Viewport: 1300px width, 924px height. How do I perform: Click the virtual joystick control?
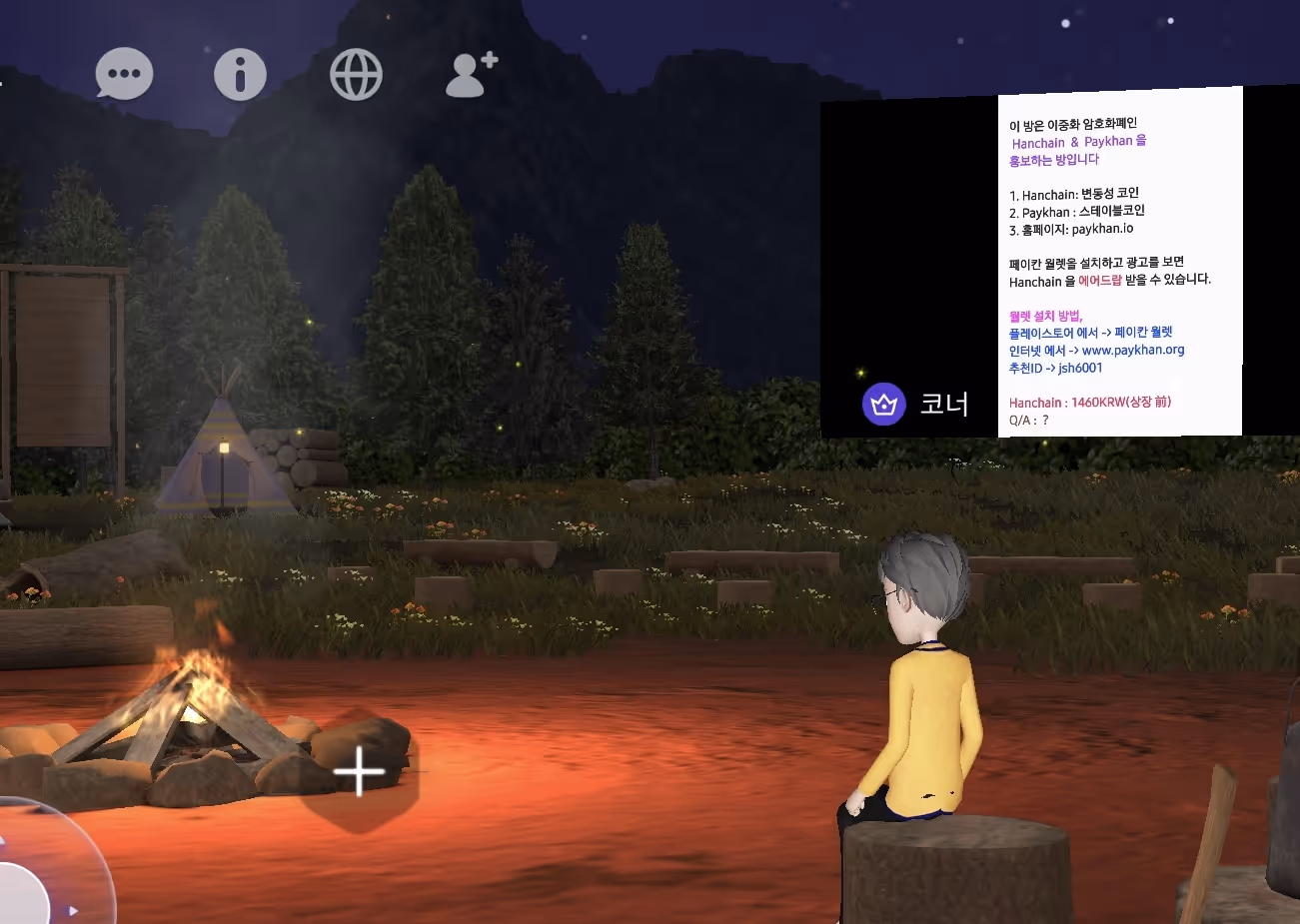30,879
